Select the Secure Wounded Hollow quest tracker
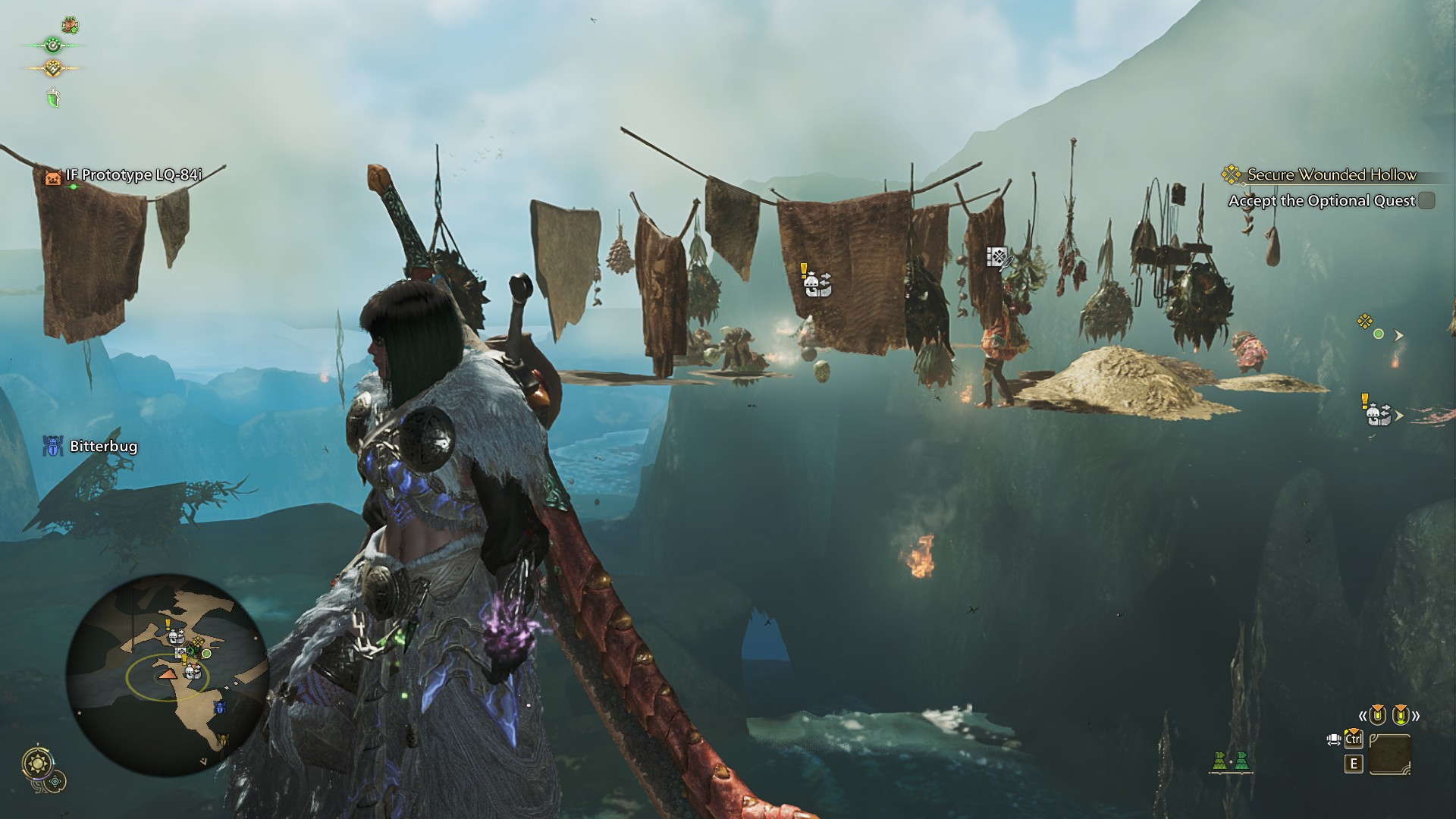Image resolution: width=1456 pixels, height=819 pixels. click(1331, 175)
